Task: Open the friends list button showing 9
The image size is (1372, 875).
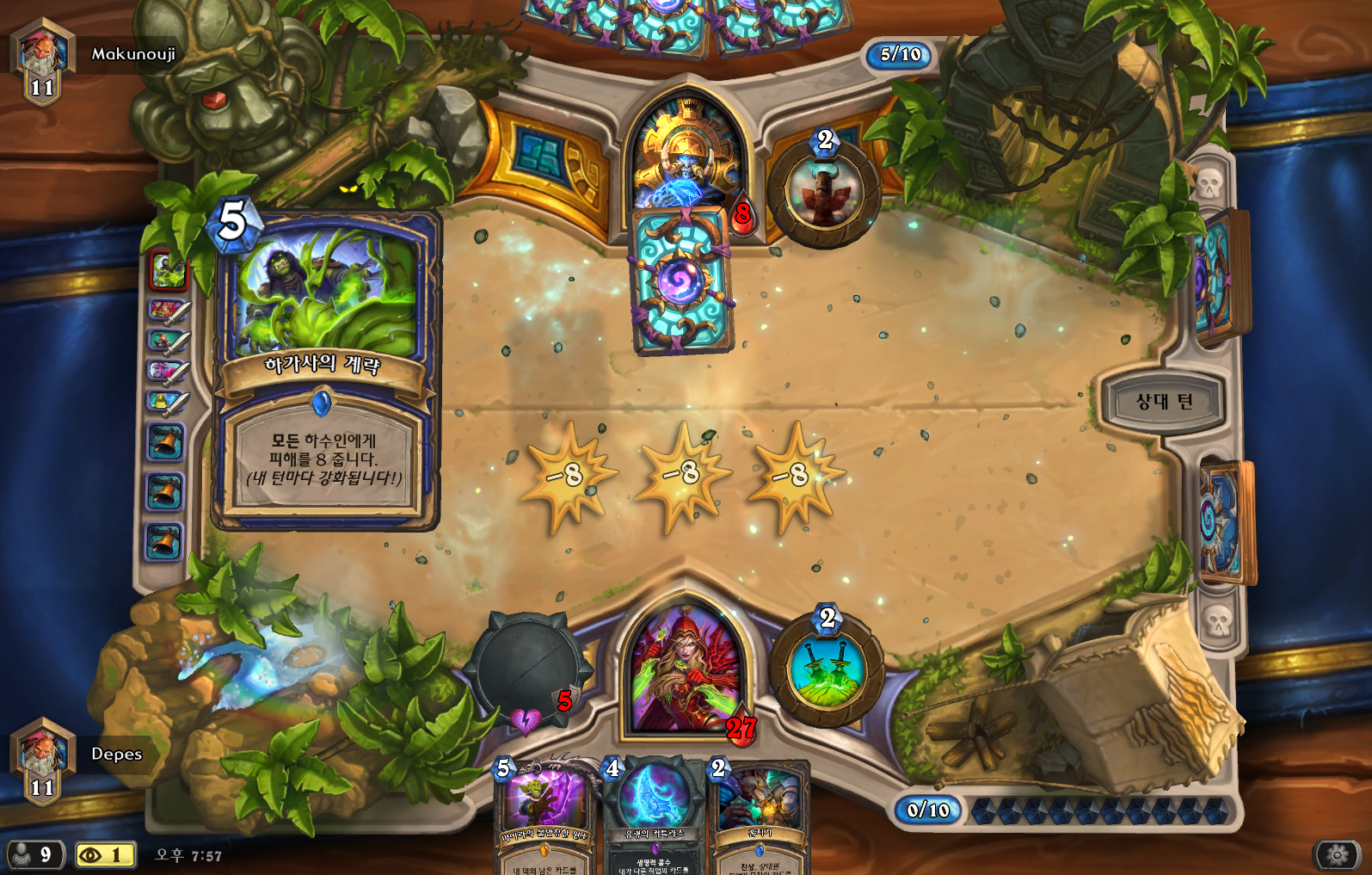Action: 34,854
